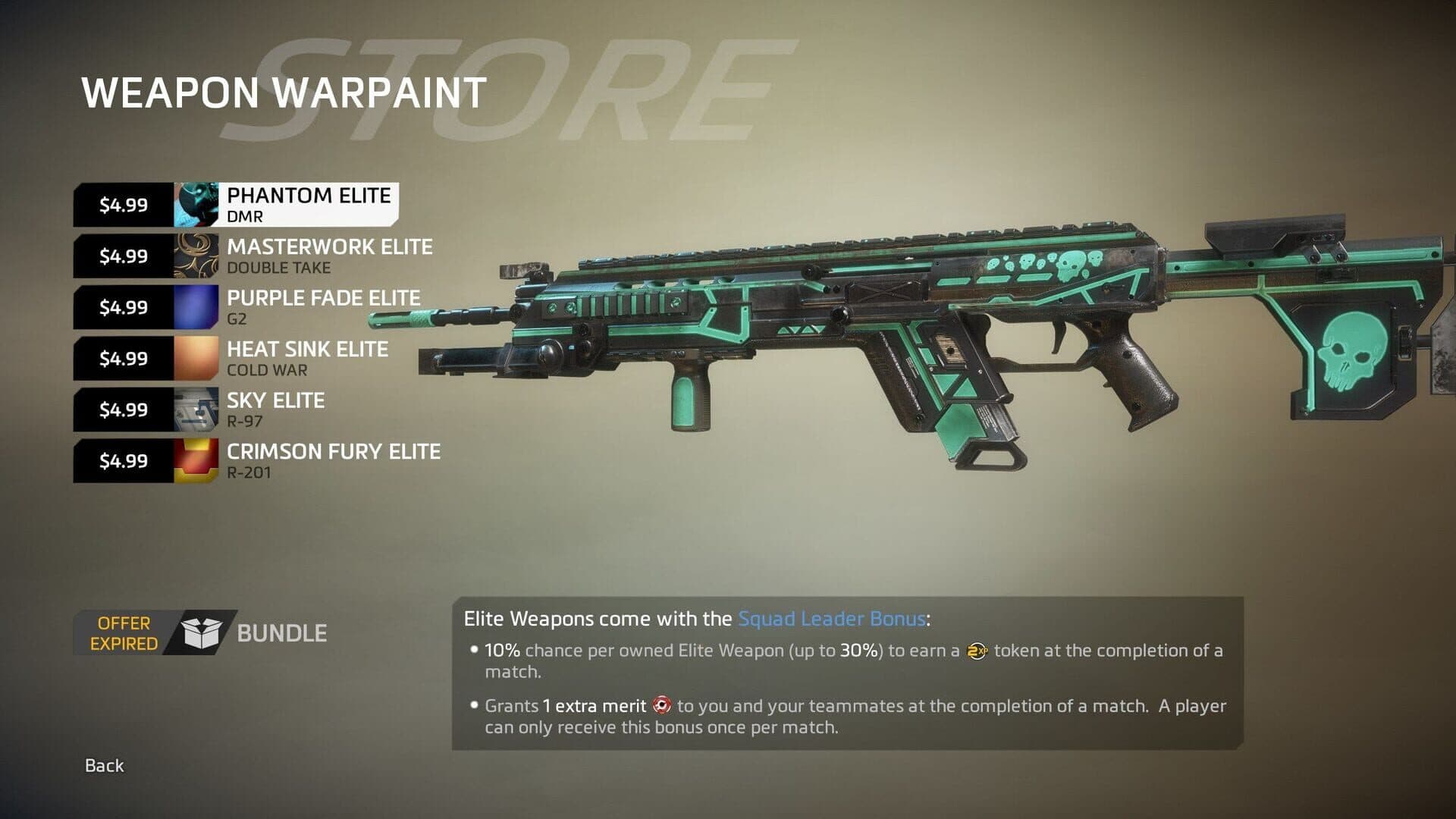The height and width of the screenshot is (819, 1456).
Task: Select the Phantom Elite DMR warpaint
Action: (x=308, y=205)
